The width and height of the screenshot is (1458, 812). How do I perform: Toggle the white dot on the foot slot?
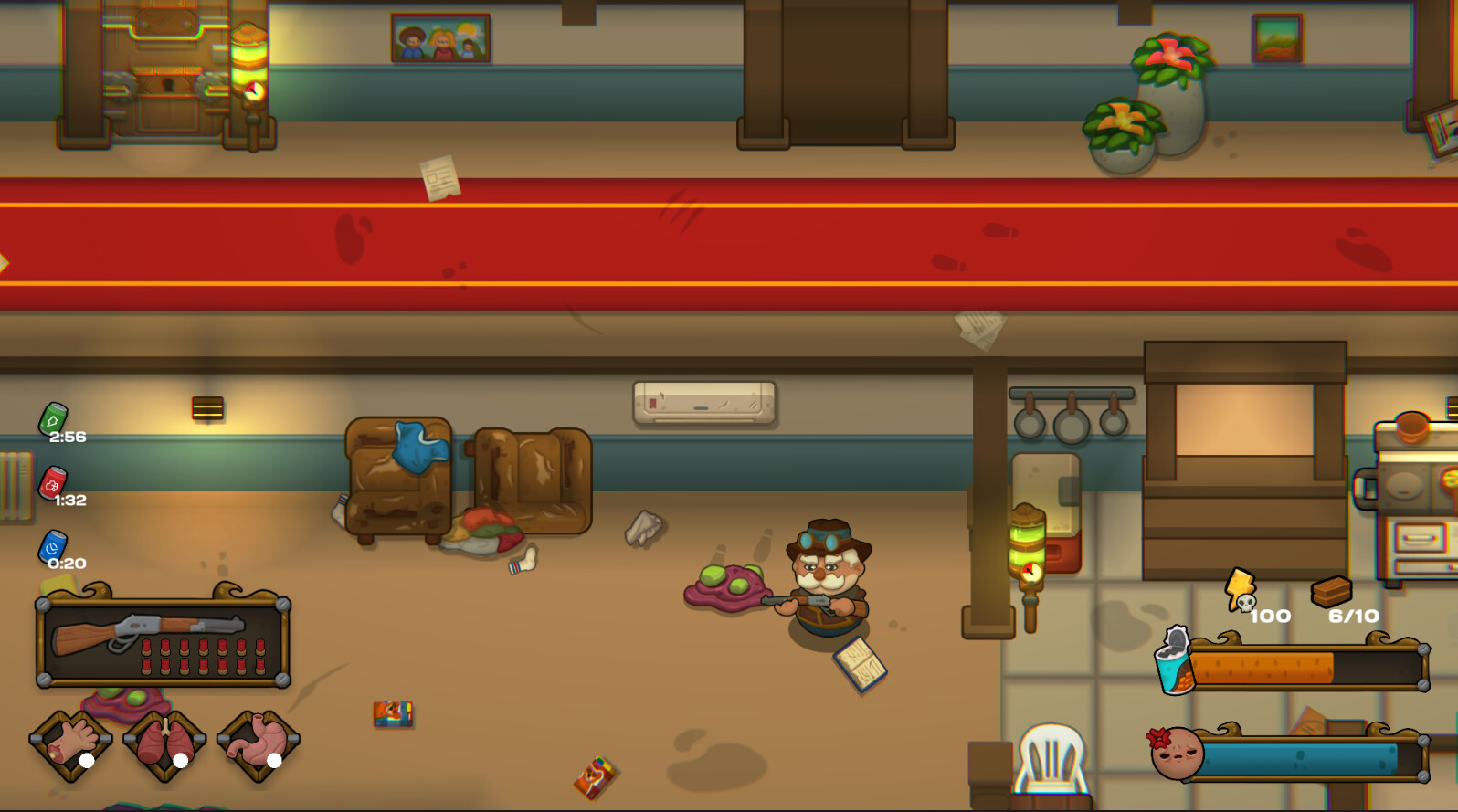[x=87, y=759]
